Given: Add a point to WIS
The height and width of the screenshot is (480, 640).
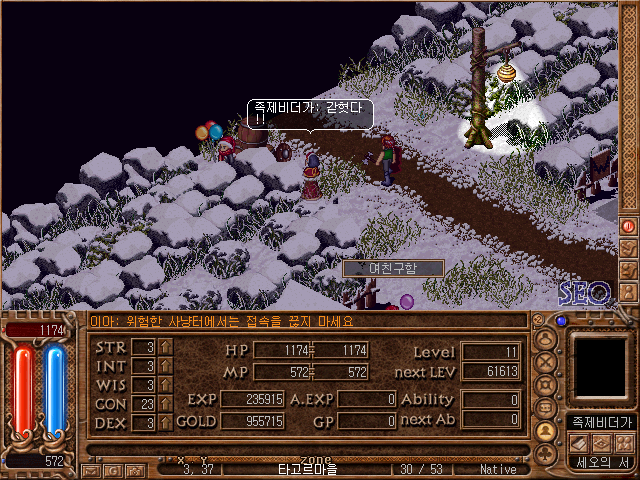Looking at the screenshot, I should tap(166, 384).
